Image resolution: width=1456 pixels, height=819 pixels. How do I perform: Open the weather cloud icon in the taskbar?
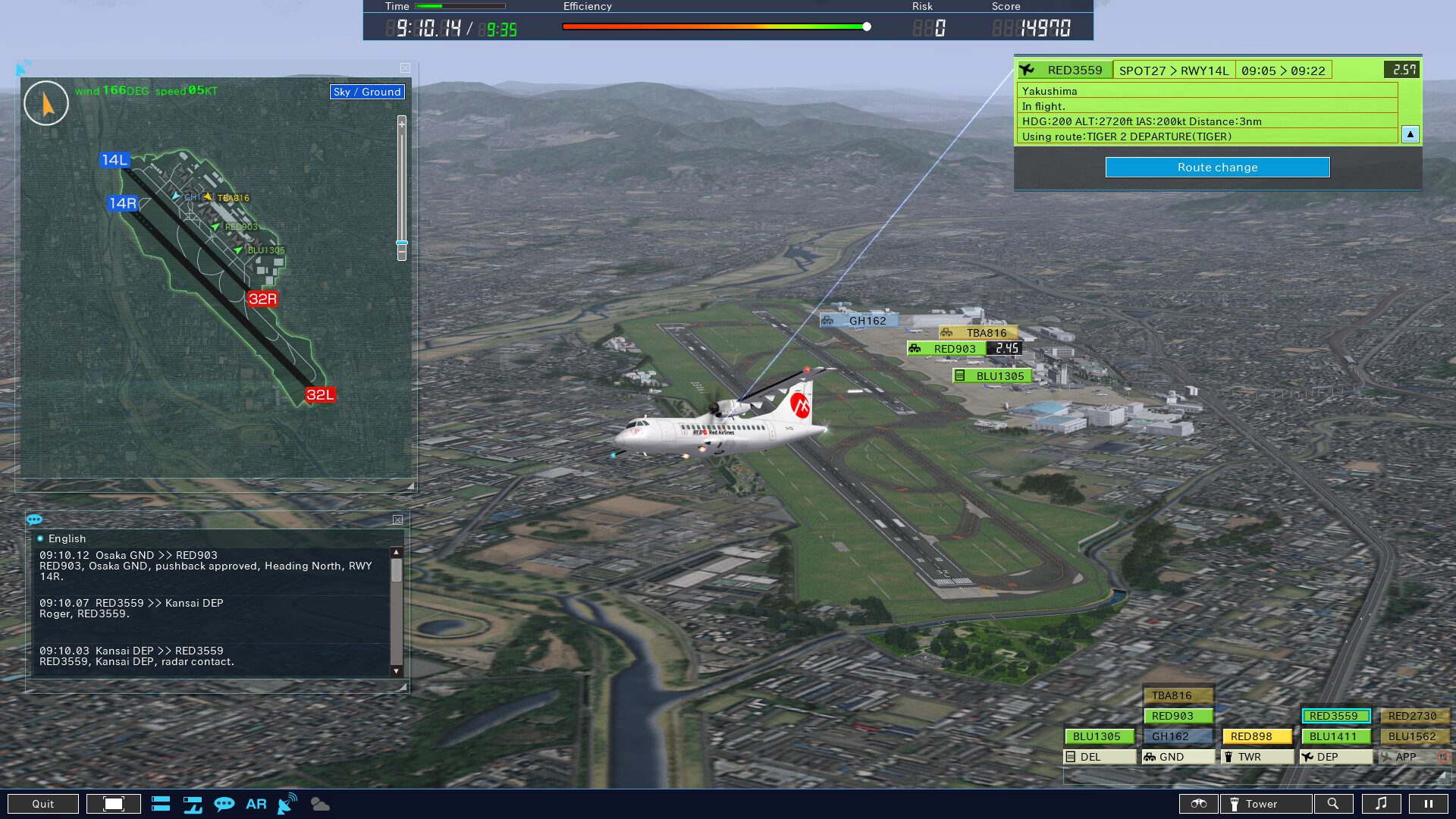coord(319,804)
